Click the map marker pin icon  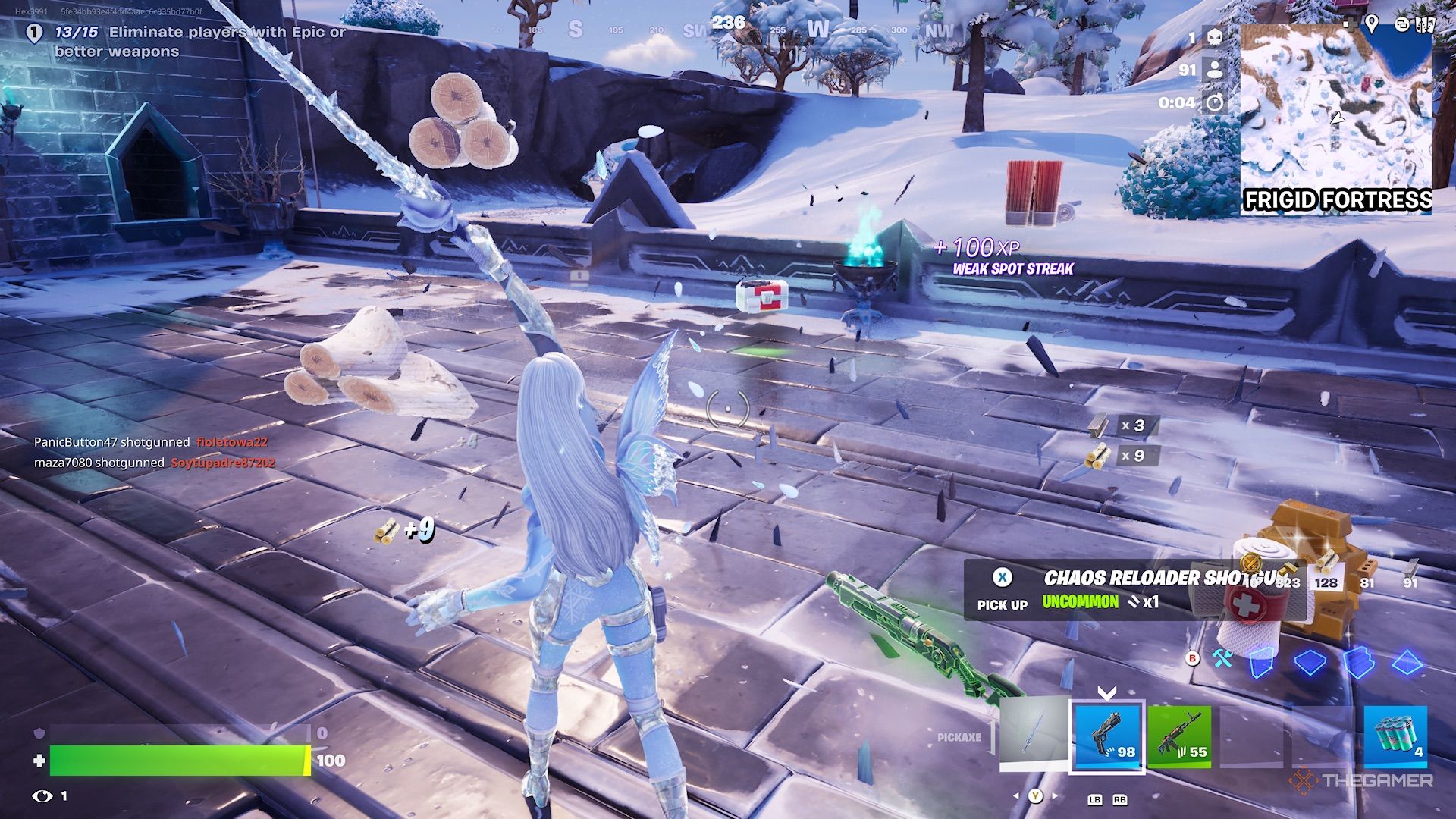pos(1372,24)
